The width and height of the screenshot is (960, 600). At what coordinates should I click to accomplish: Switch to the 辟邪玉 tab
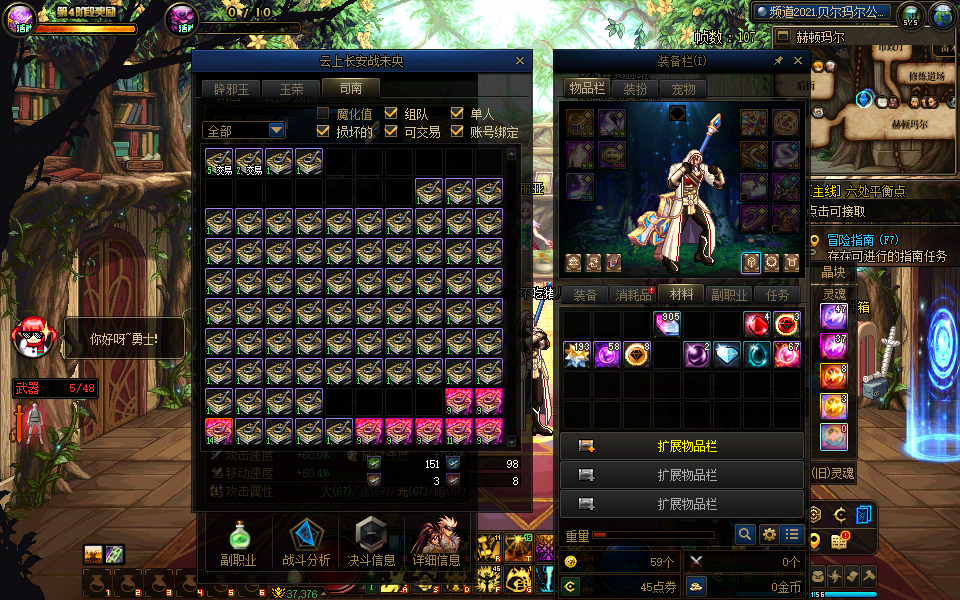(x=229, y=89)
